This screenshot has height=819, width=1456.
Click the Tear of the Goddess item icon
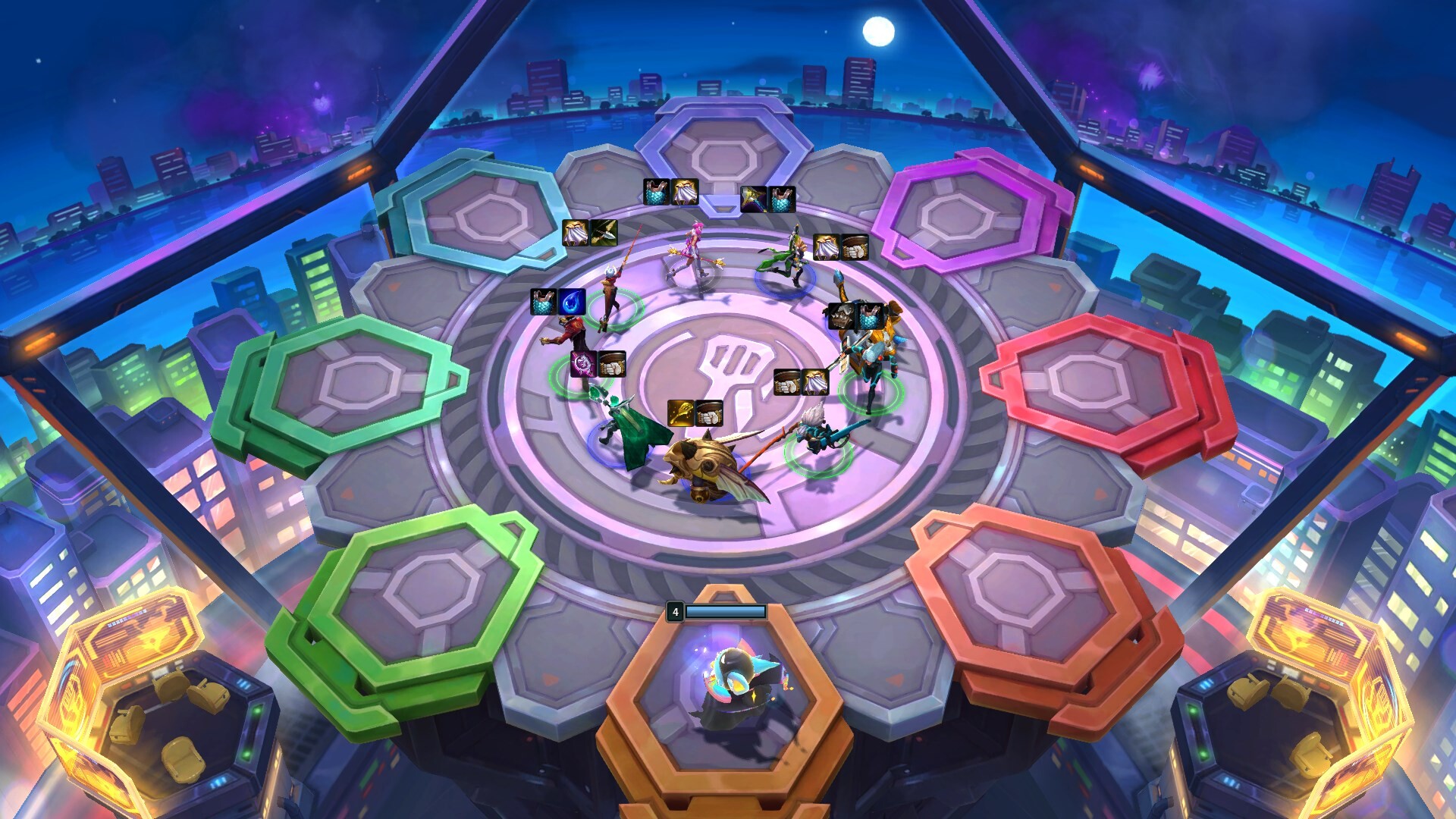pyautogui.click(x=572, y=303)
